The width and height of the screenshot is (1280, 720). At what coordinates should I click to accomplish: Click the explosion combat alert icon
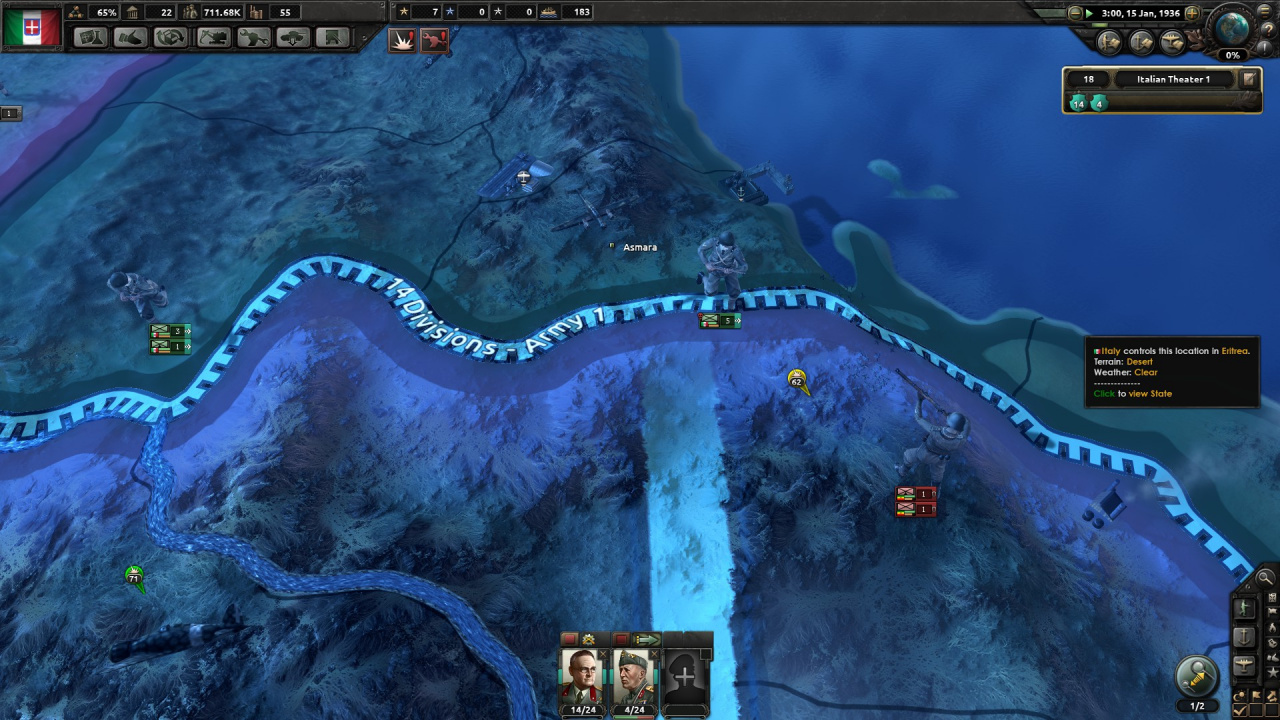click(x=402, y=40)
